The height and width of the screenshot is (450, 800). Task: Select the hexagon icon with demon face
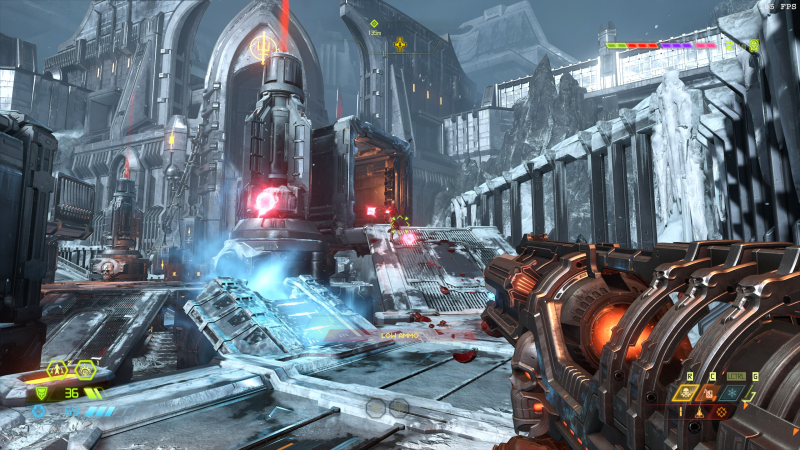click(x=86, y=368)
